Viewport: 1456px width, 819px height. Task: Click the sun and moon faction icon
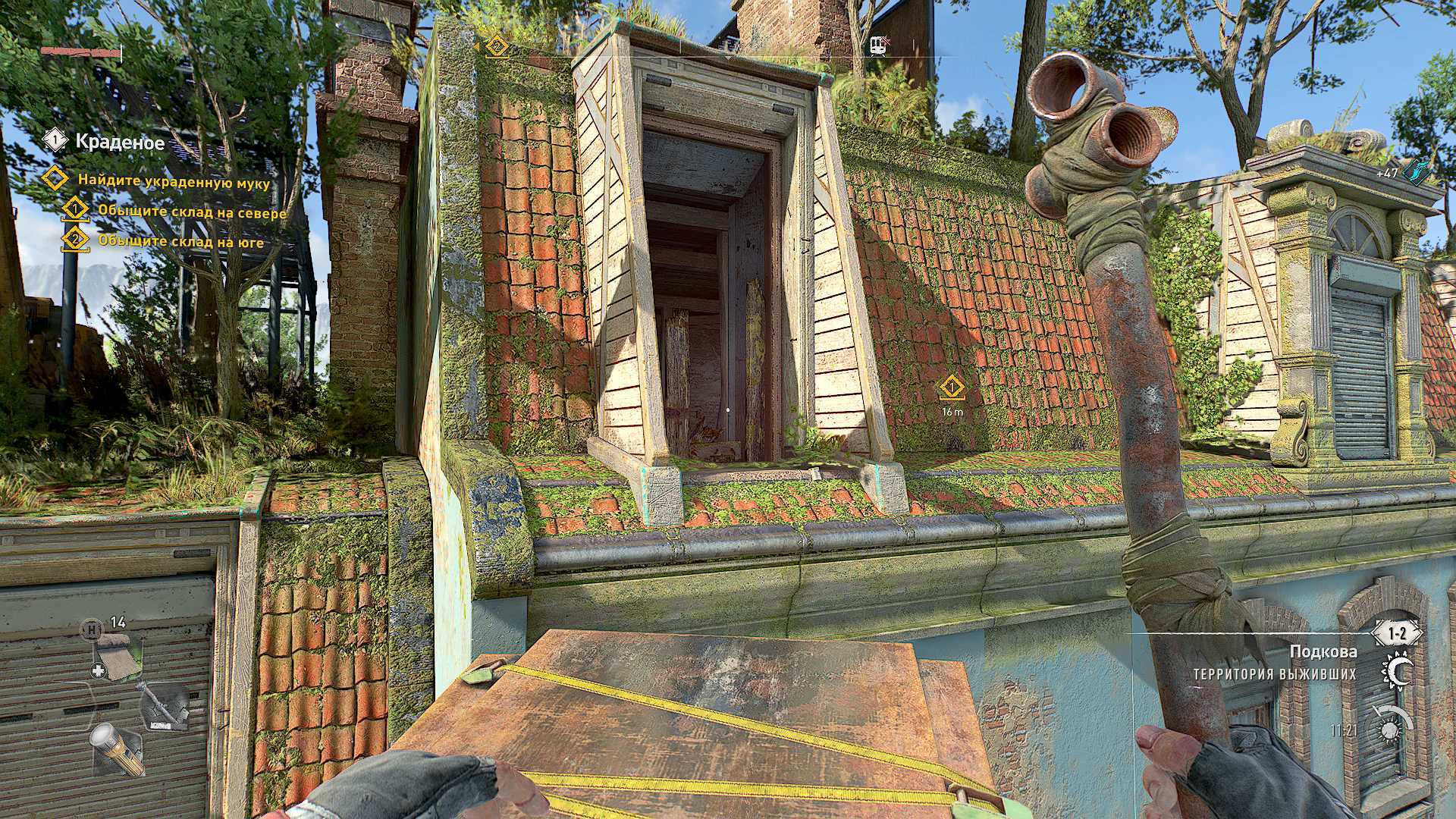pos(1398,672)
